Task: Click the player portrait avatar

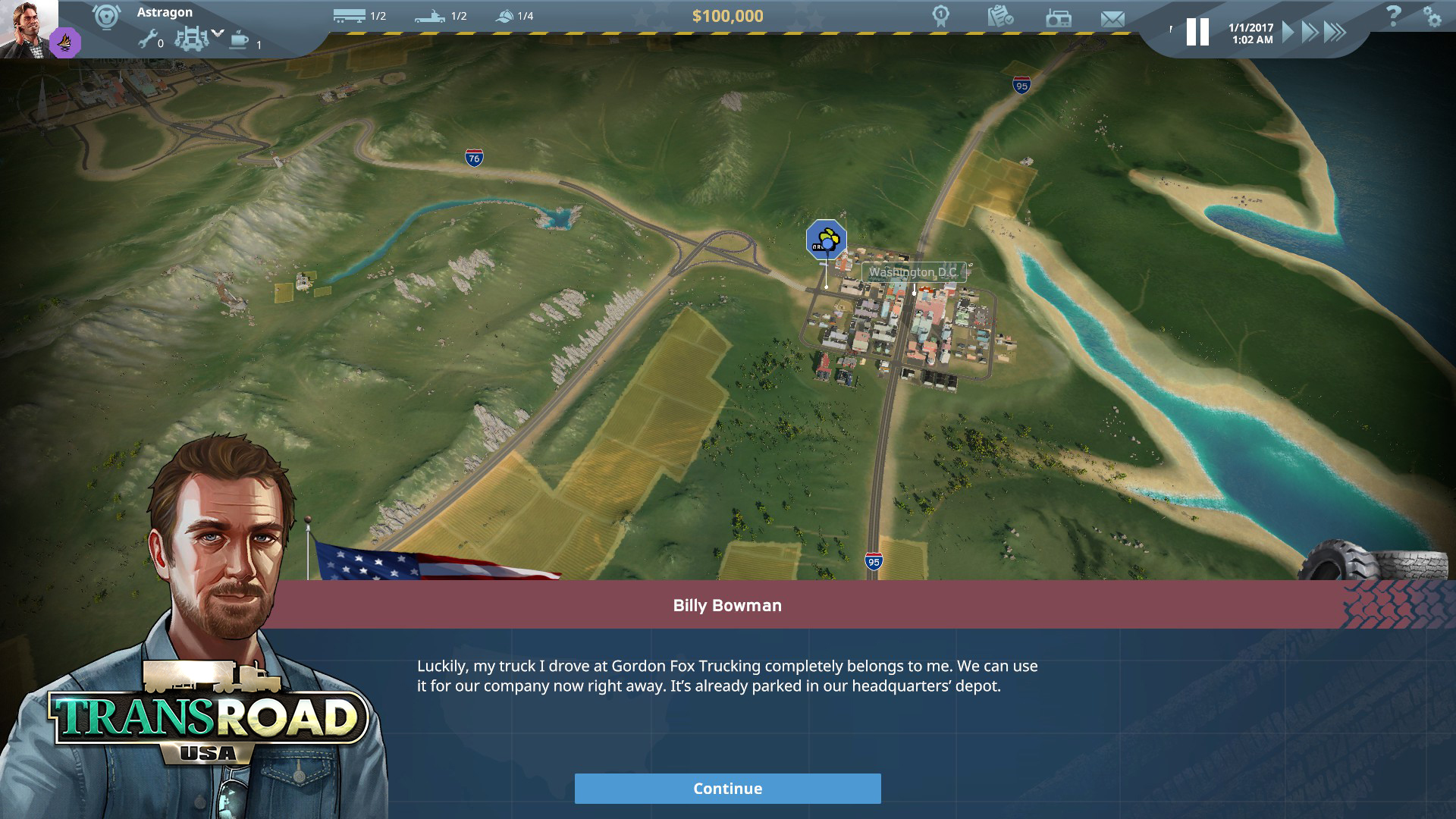Action: [x=28, y=27]
